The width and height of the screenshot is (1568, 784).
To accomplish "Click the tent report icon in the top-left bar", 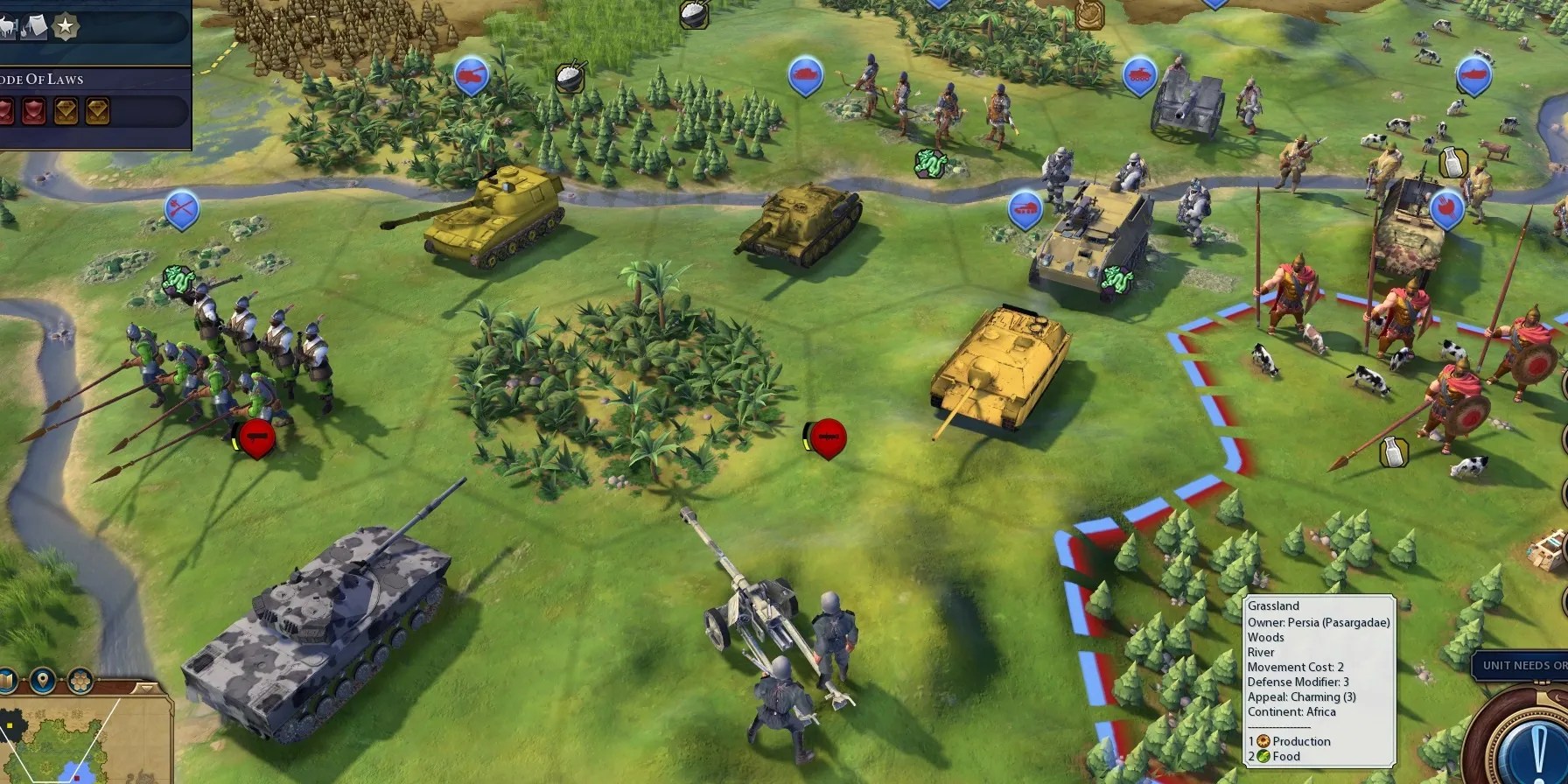I will (x=34, y=26).
